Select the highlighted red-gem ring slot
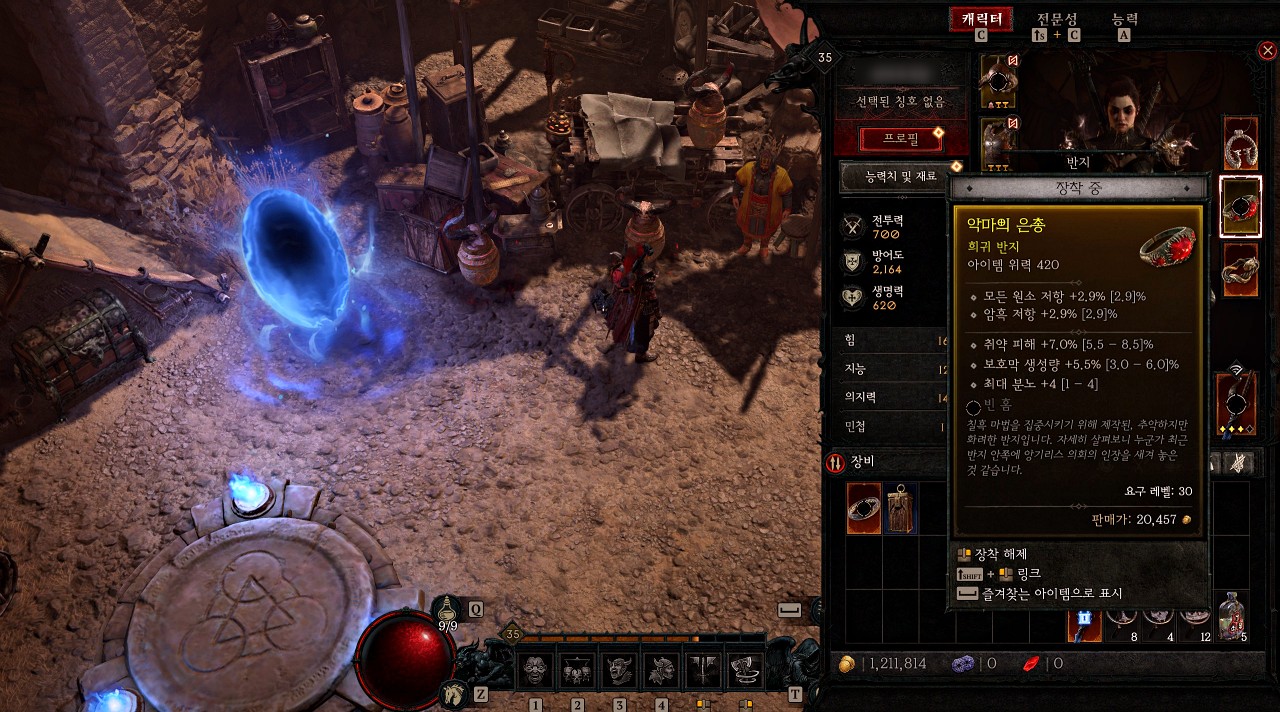Screen dimensions: 1280x712 point(1240,207)
